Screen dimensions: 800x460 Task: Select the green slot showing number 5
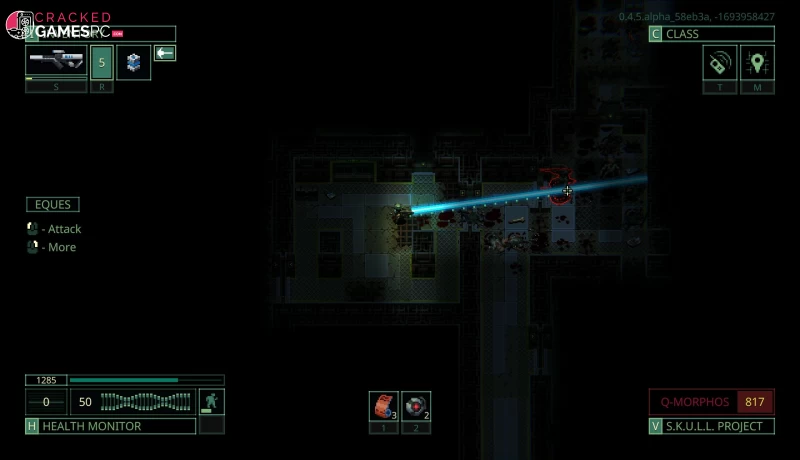click(101, 62)
